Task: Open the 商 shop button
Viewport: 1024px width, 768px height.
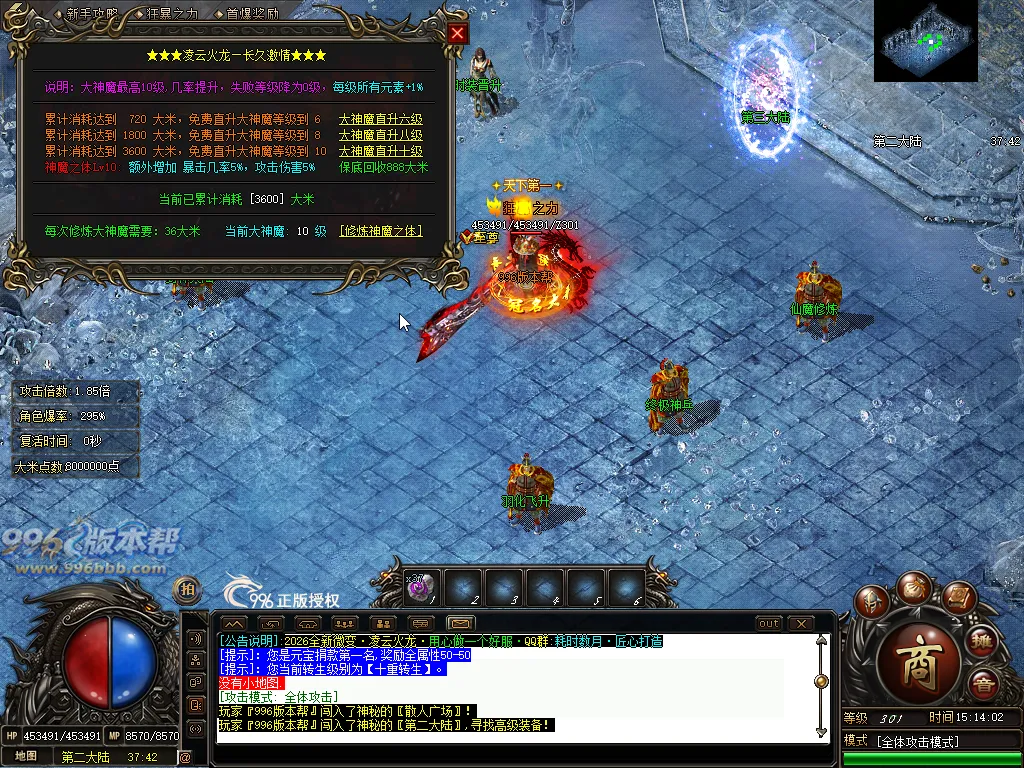Action: point(918,670)
